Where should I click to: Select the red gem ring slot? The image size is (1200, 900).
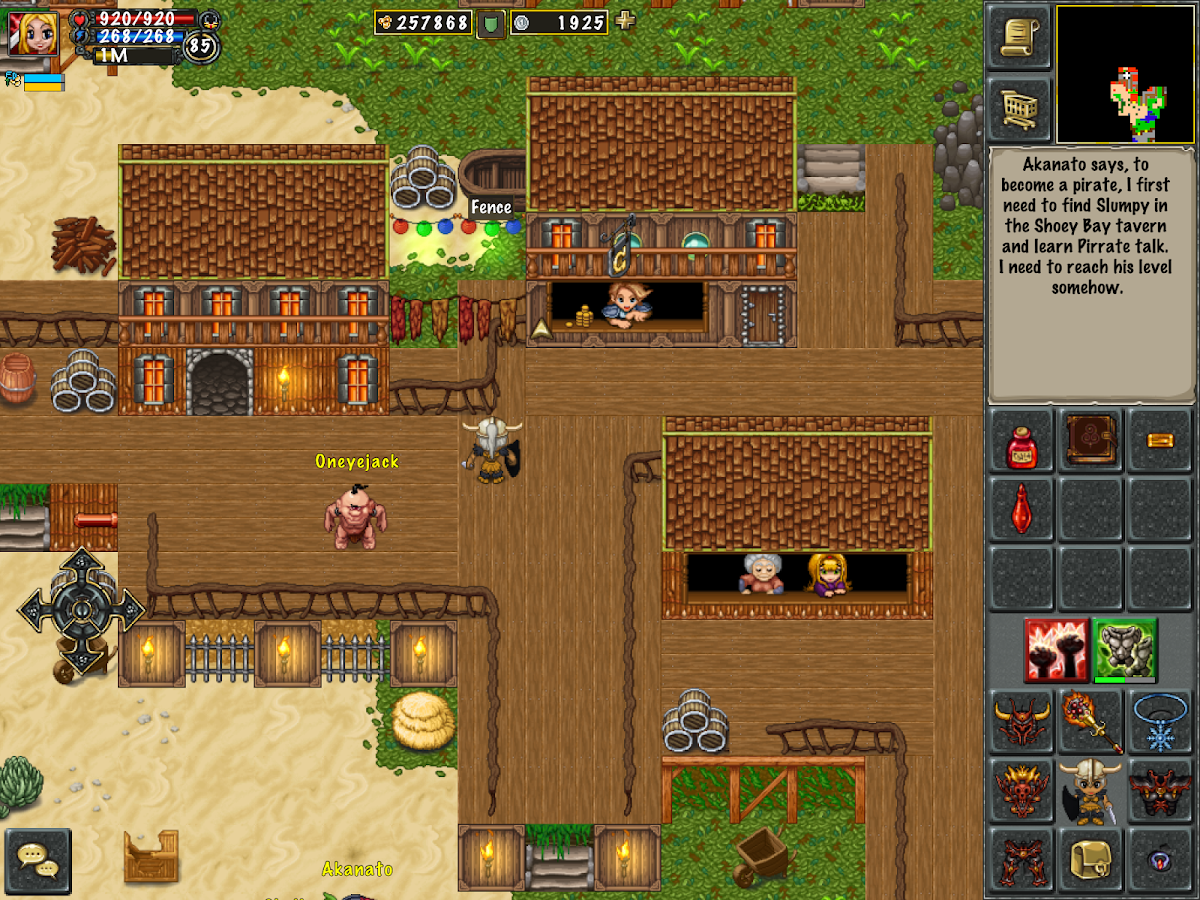(x=1160, y=858)
